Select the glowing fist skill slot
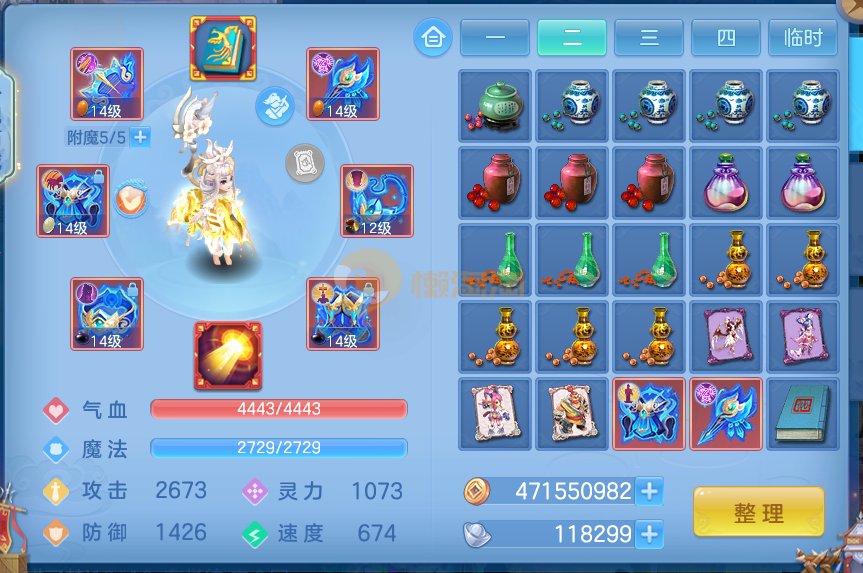The width and height of the screenshot is (863, 573). pyautogui.click(x=228, y=356)
